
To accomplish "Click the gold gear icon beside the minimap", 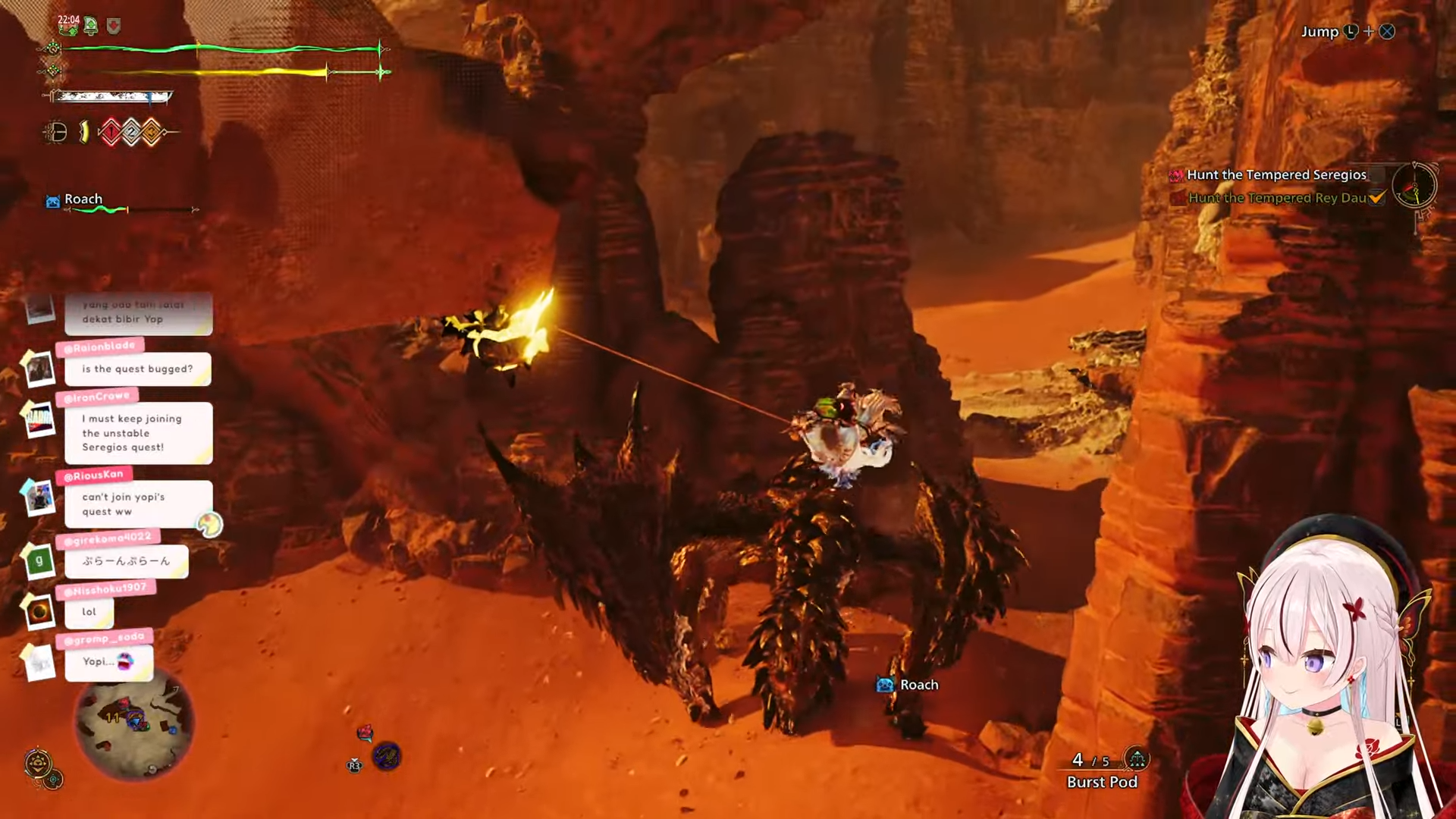I will 39,764.
